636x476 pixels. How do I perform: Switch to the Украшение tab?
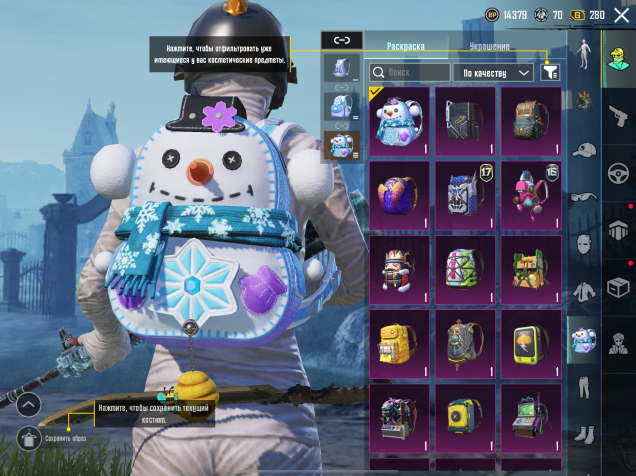[x=489, y=47]
